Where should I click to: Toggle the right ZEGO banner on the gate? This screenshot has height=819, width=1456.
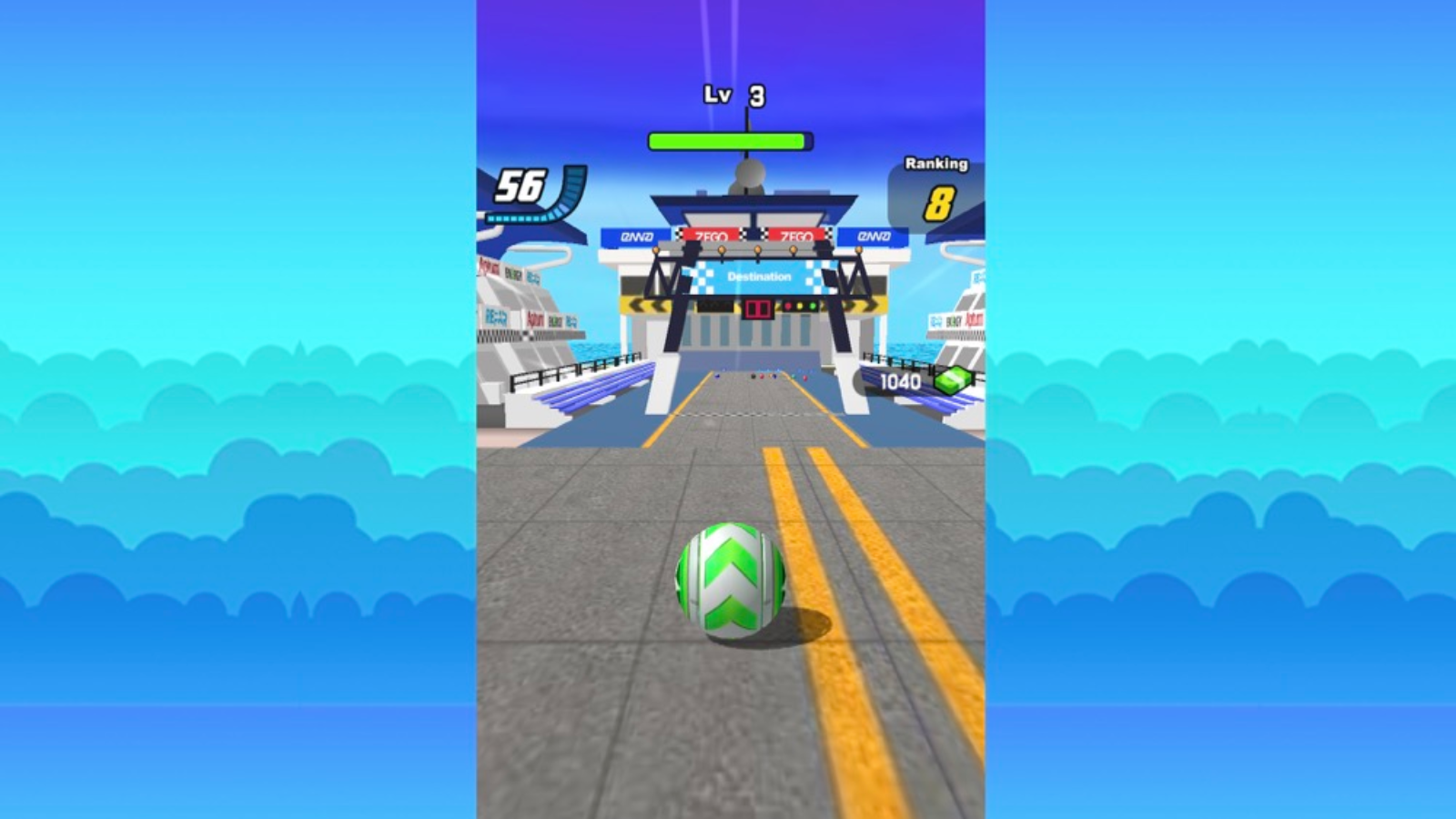[x=798, y=235]
